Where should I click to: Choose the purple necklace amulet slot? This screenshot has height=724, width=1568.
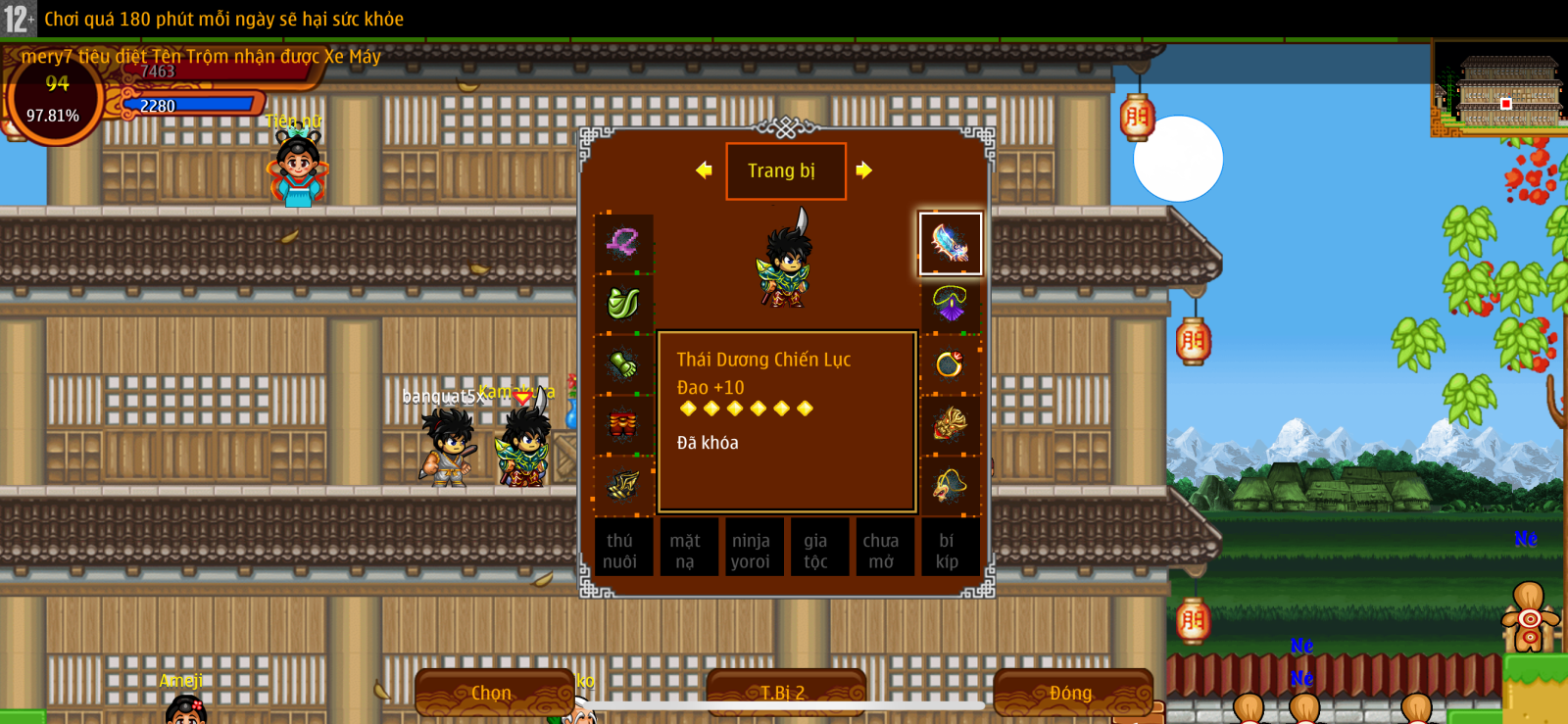[950, 304]
